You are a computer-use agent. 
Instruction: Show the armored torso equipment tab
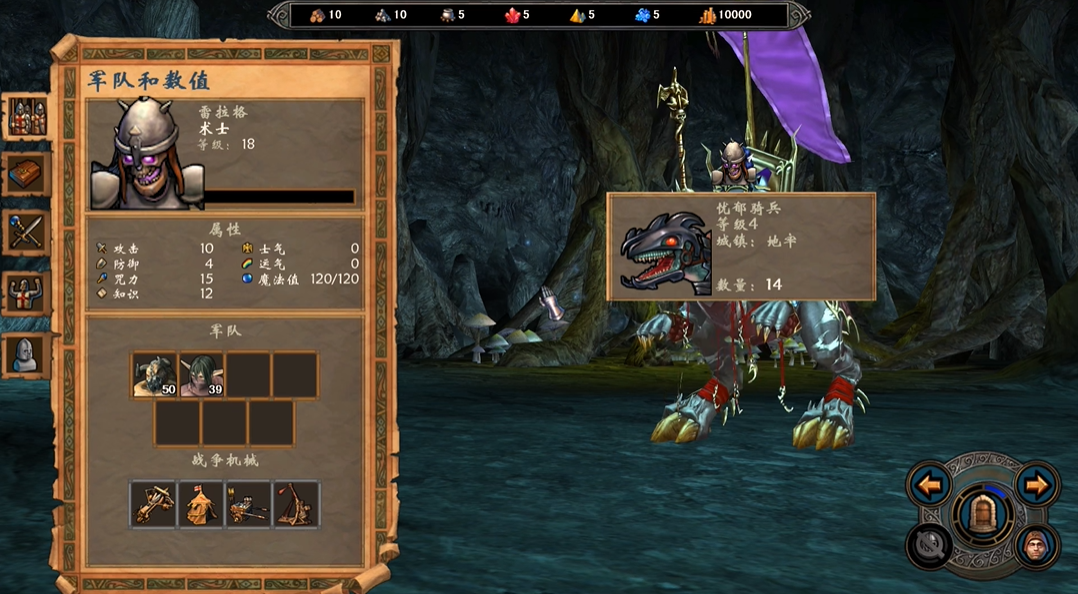27,293
